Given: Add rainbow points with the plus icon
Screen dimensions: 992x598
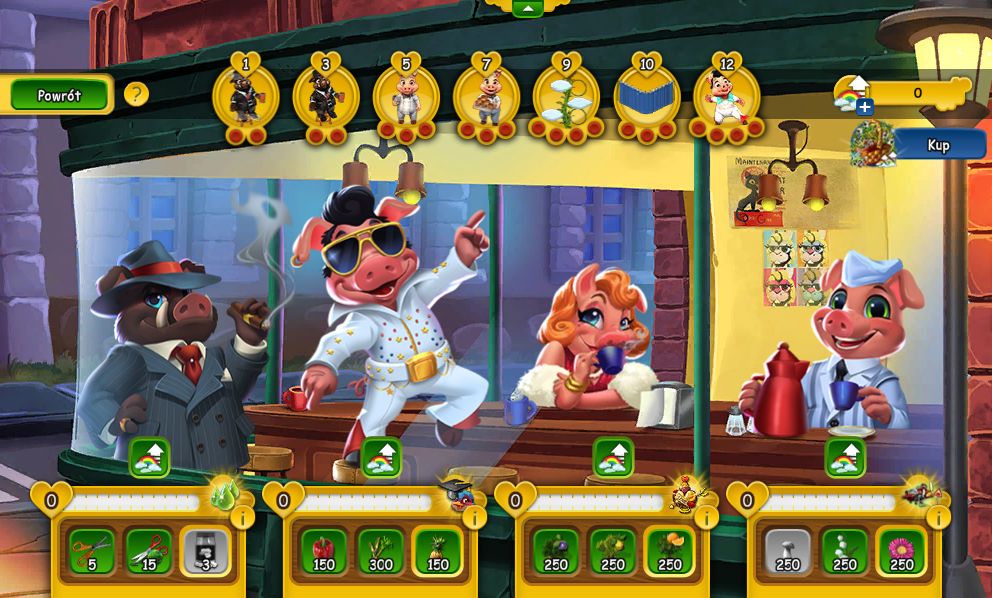Looking at the screenshot, I should (x=864, y=107).
